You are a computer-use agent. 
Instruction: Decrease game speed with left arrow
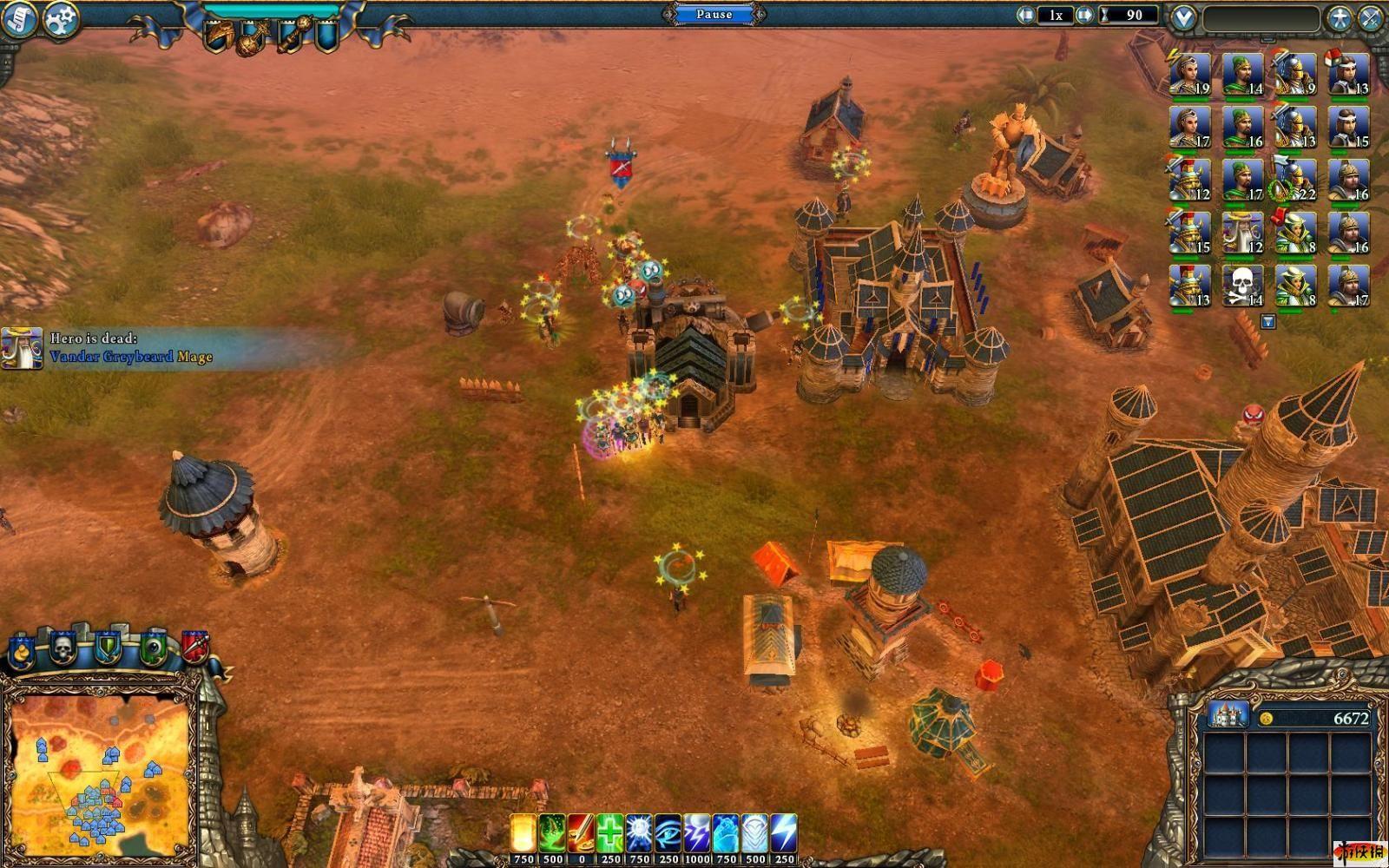coord(1027,15)
